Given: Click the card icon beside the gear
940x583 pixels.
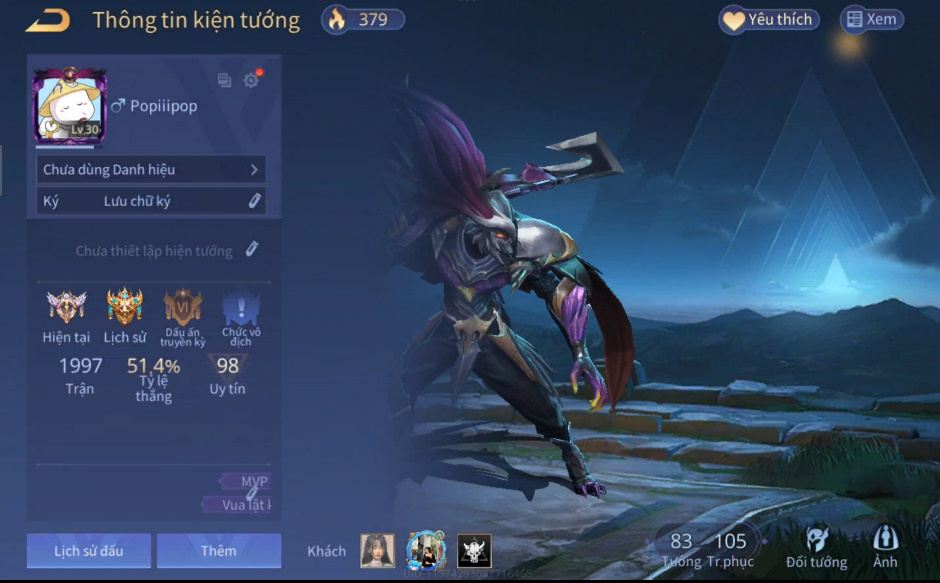Looking at the screenshot, I should [x=224, y=81].
